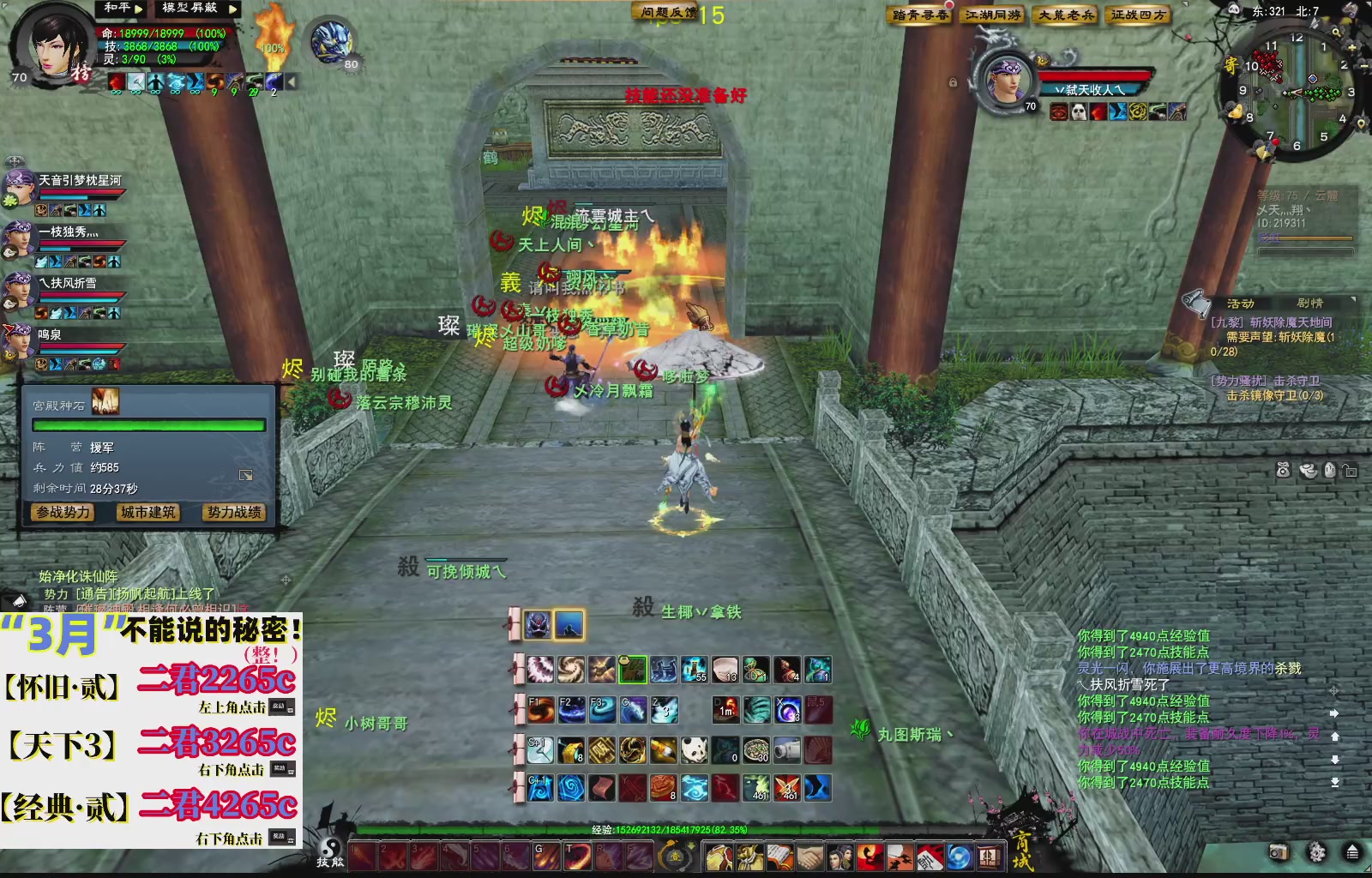The height and width of the screenshot is (878, 1372).
Task: Click the lock toggle beside the target portrait
Action: click(952, 83)
